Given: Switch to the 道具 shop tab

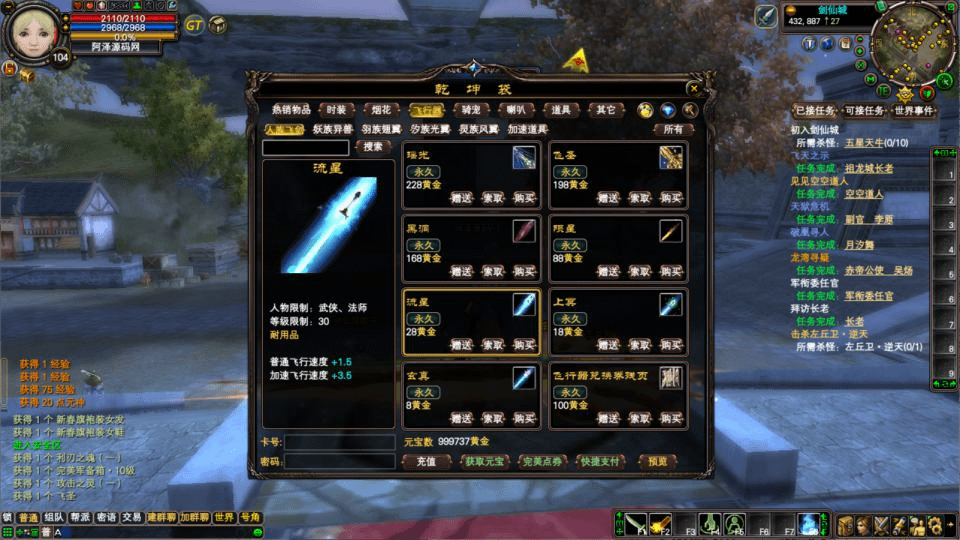Looking at the screenshot, I should tap(560, 110).
